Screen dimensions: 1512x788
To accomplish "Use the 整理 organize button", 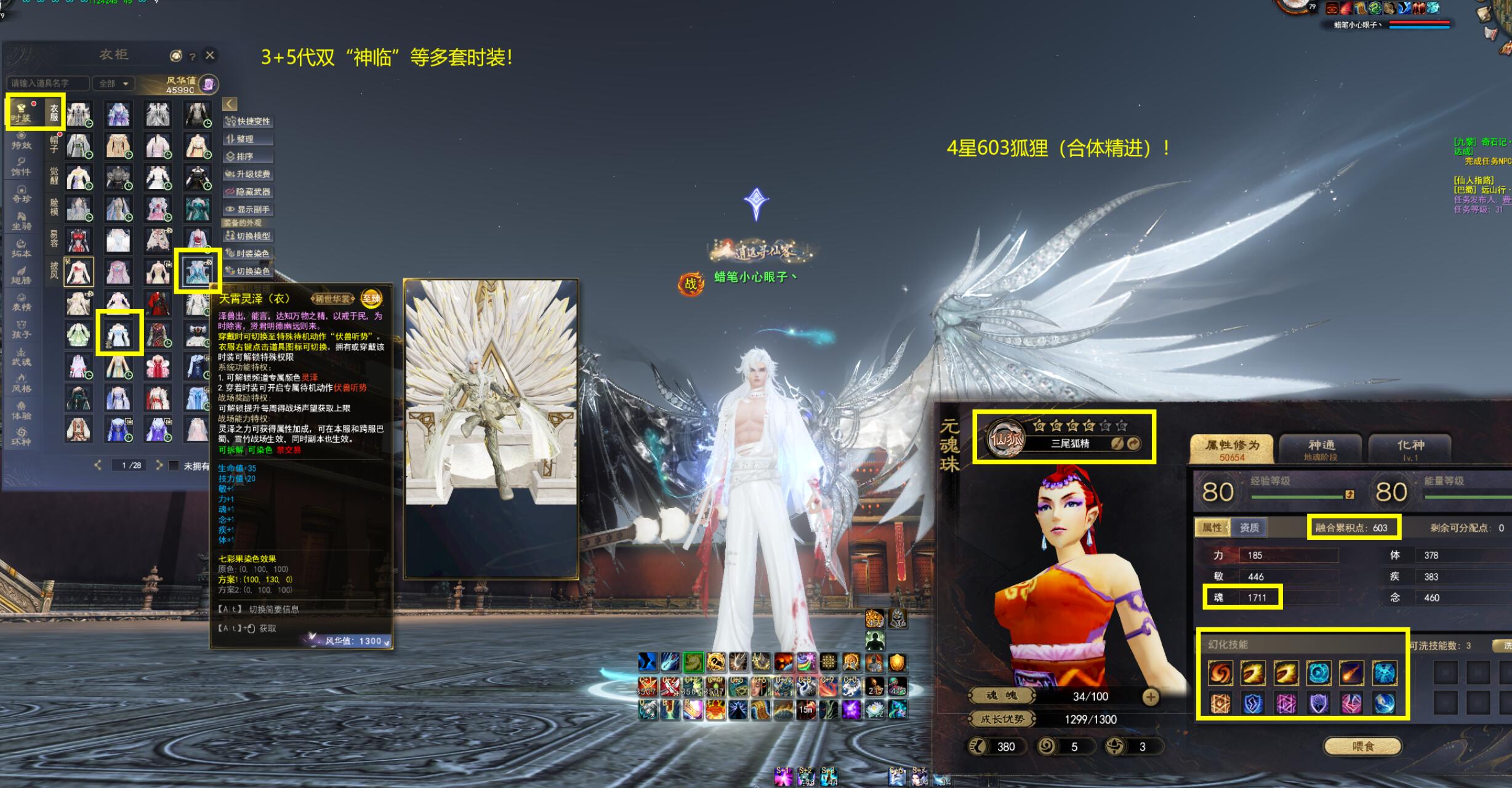I will pyautogui.click(x=248, y=139).
